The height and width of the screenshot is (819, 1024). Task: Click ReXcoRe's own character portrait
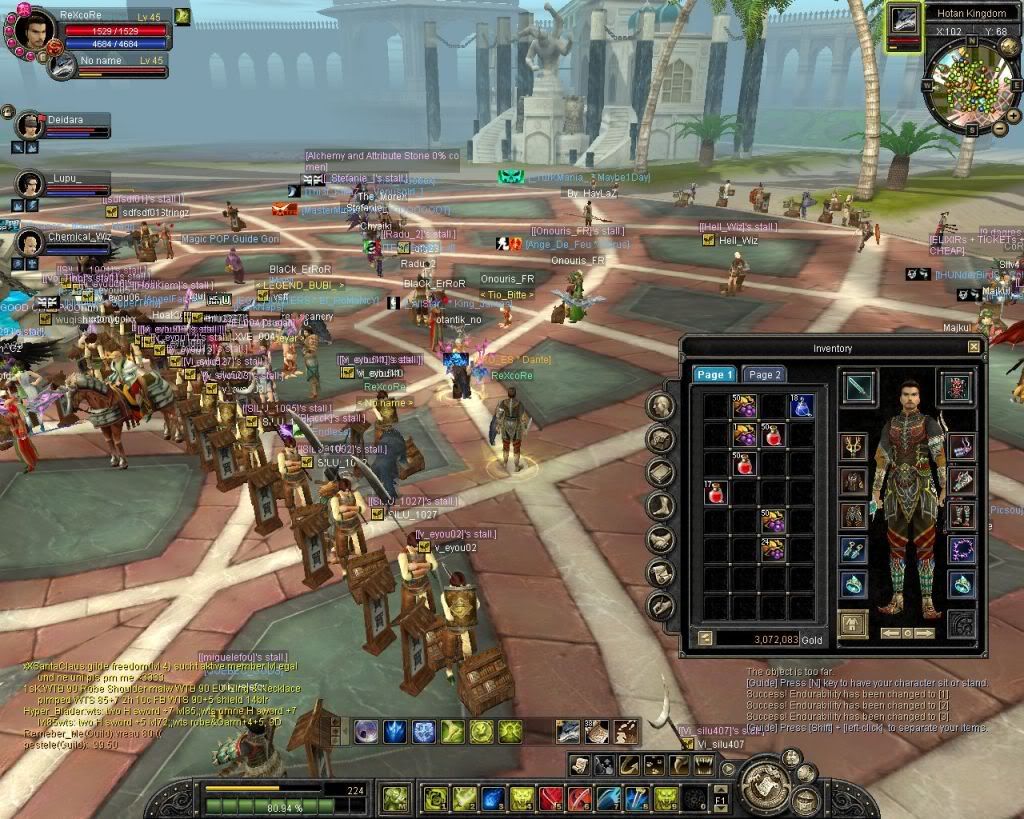click(31, 31)
